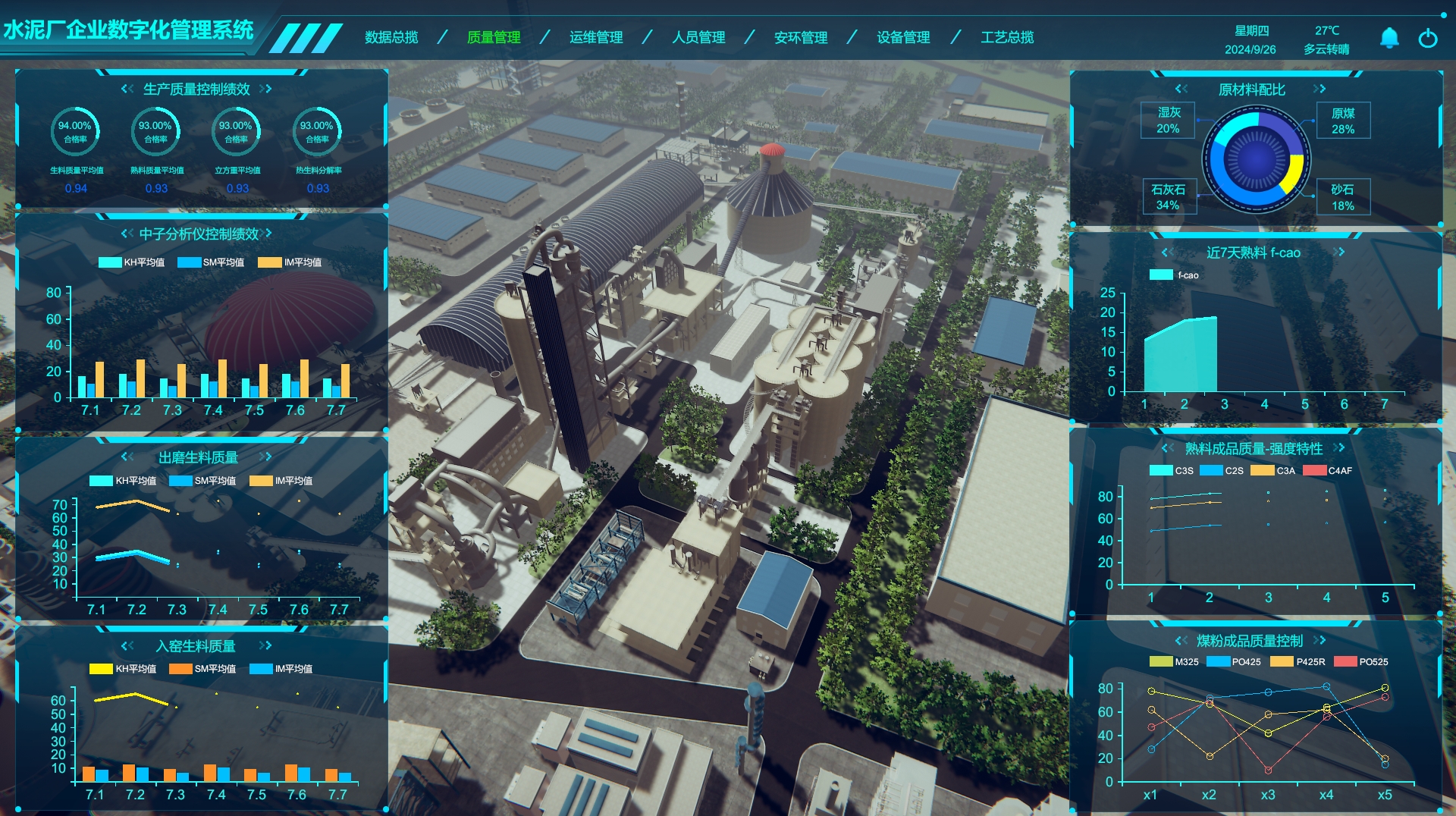Select the 湿灰 20% ratio label
This screenshot has width=1456, height=816.
(x=1168, y=120)
